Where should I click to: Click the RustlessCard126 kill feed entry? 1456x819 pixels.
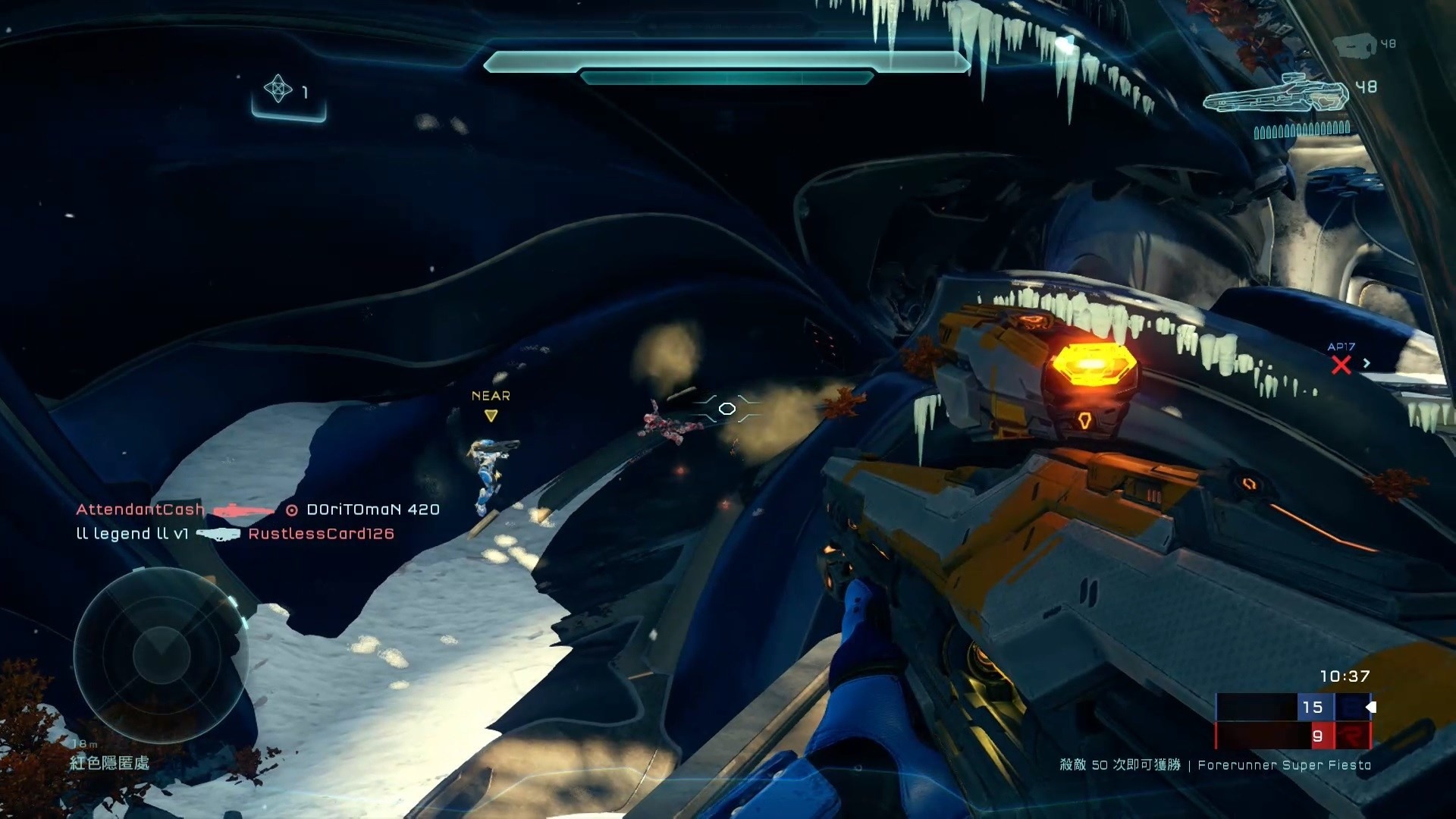[321, 534]
